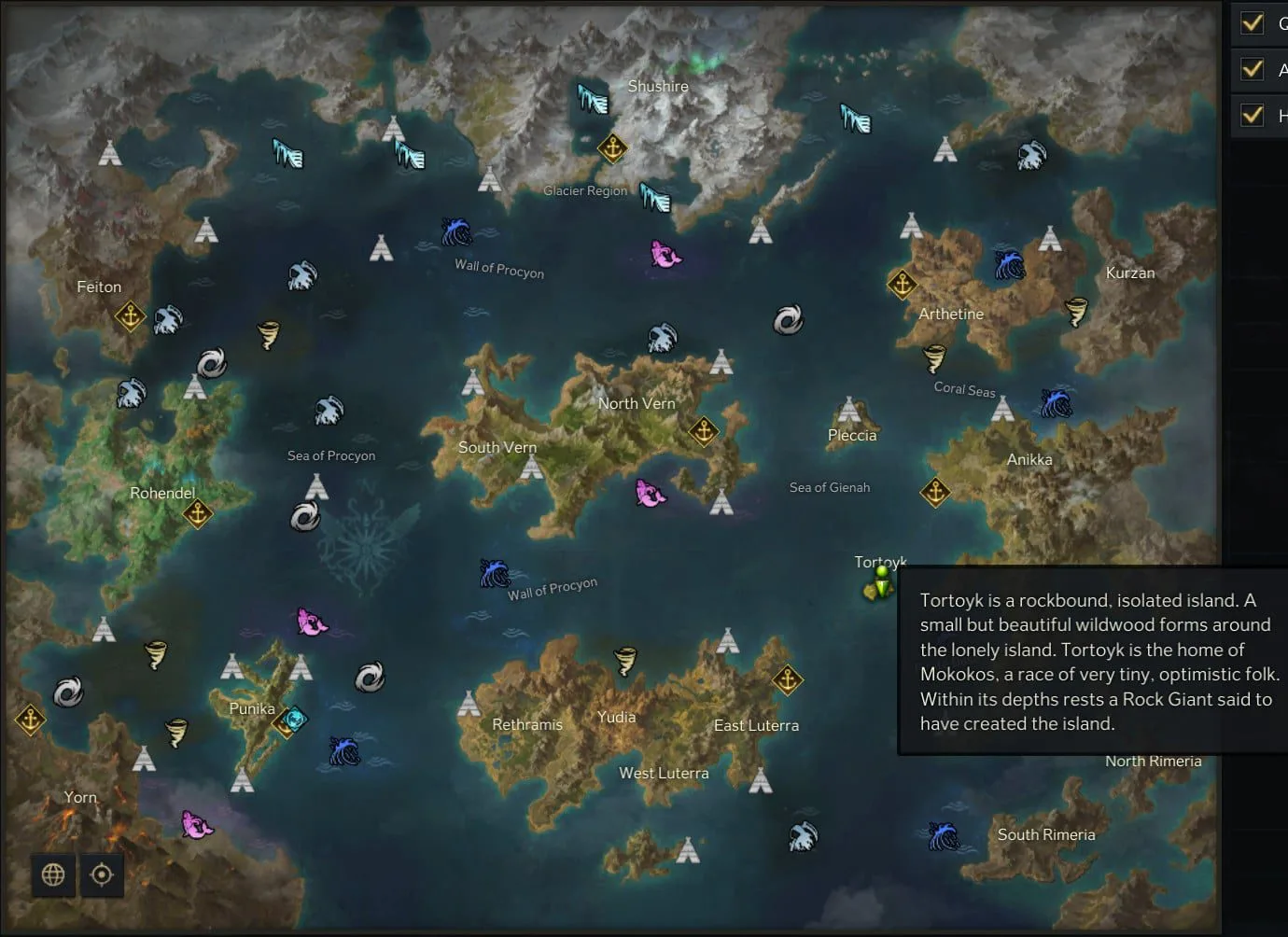Viewport: 1288px width, 937px height.
Task: Open the Yudia continent label
Action: [616, 717]
